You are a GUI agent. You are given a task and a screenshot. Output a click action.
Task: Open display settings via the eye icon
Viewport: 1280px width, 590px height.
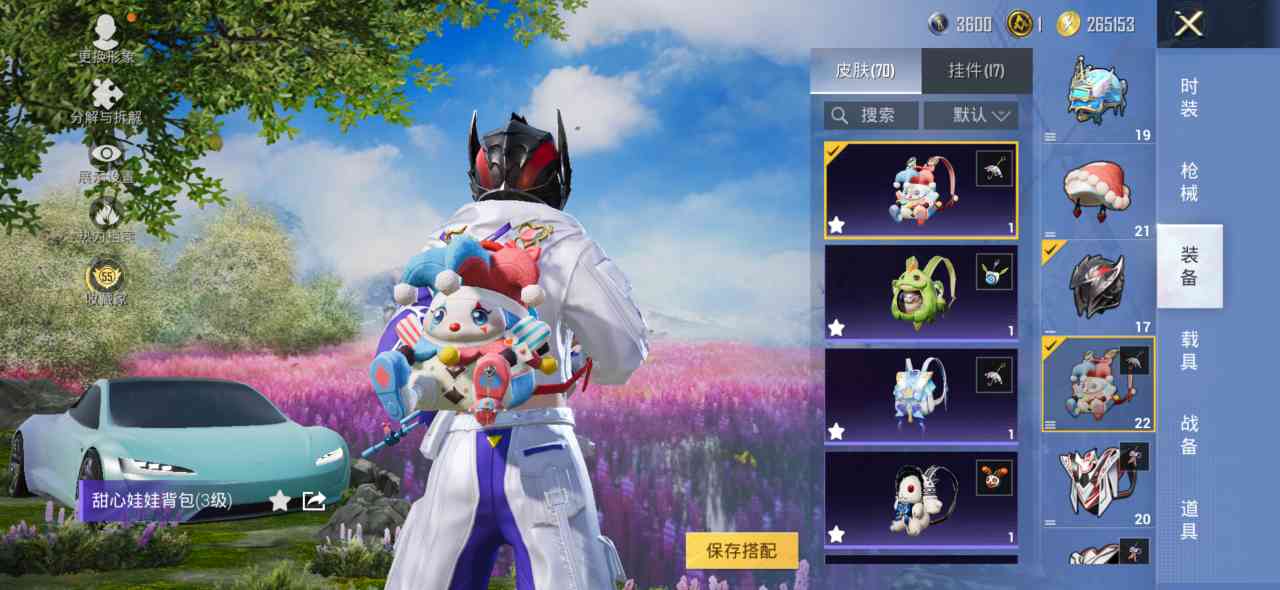(x=106, y=160)
